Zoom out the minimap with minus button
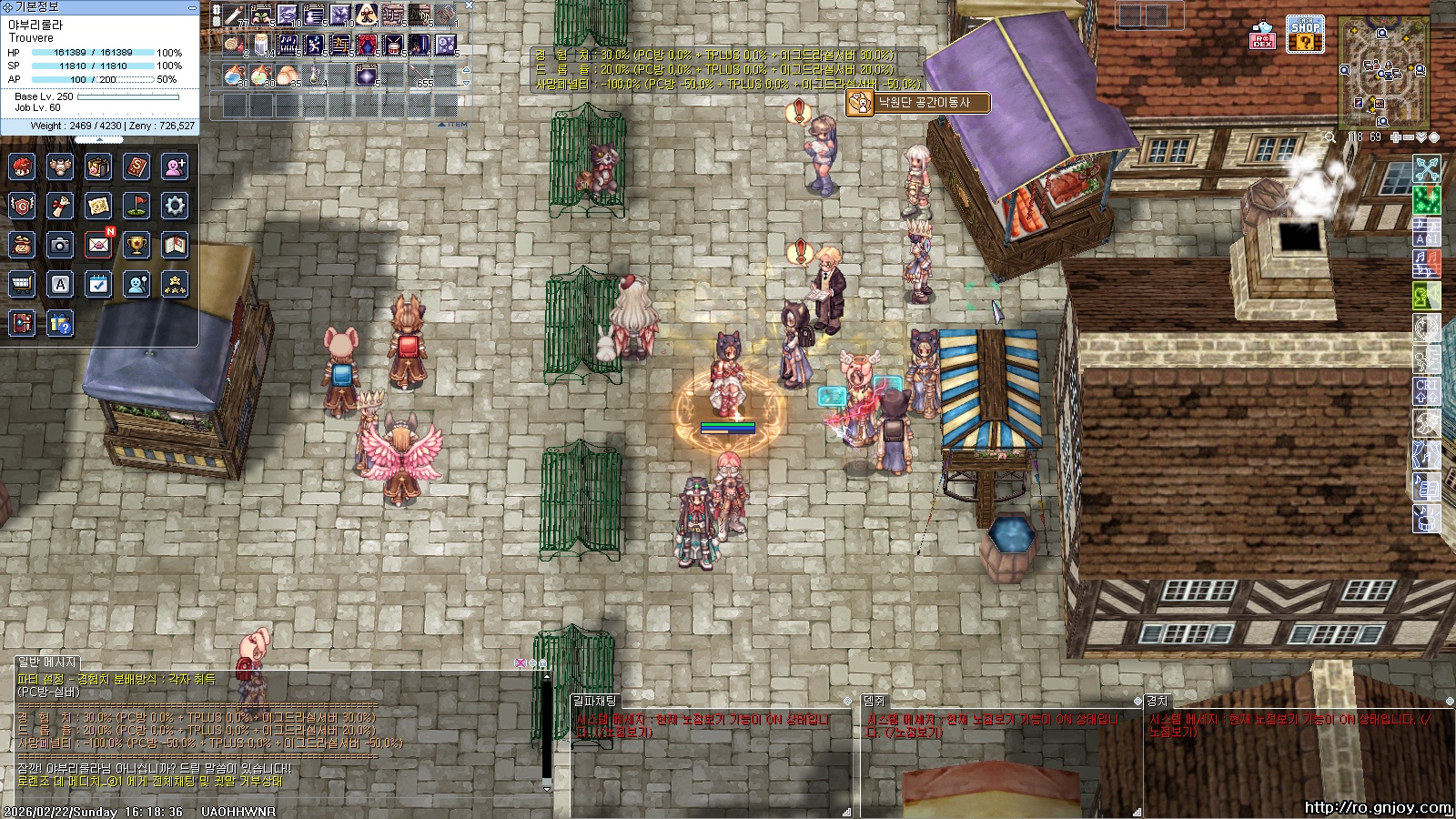Screen dimensions: 1456x819 1408,137
